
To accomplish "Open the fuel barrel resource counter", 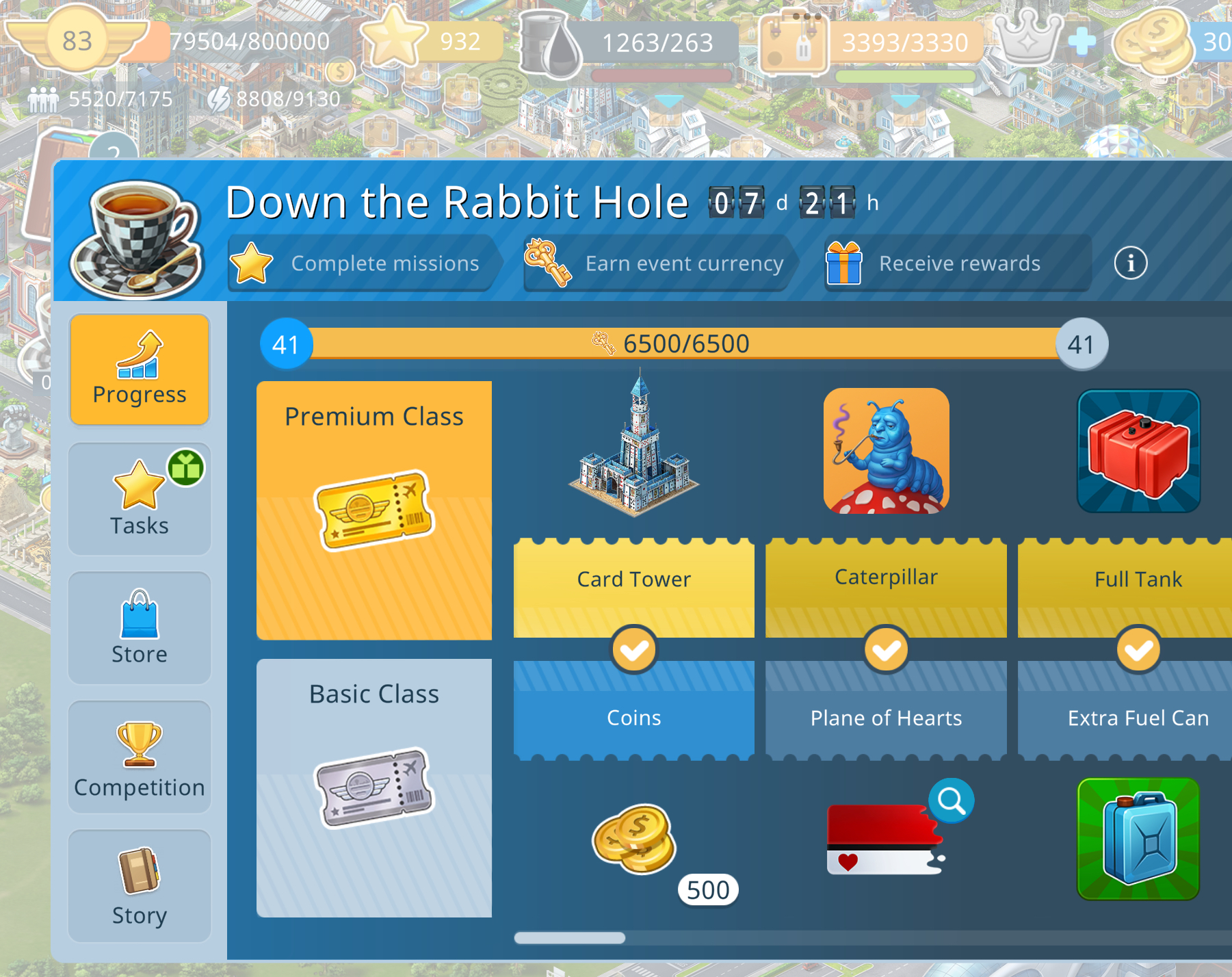I will tap(551, 42).
